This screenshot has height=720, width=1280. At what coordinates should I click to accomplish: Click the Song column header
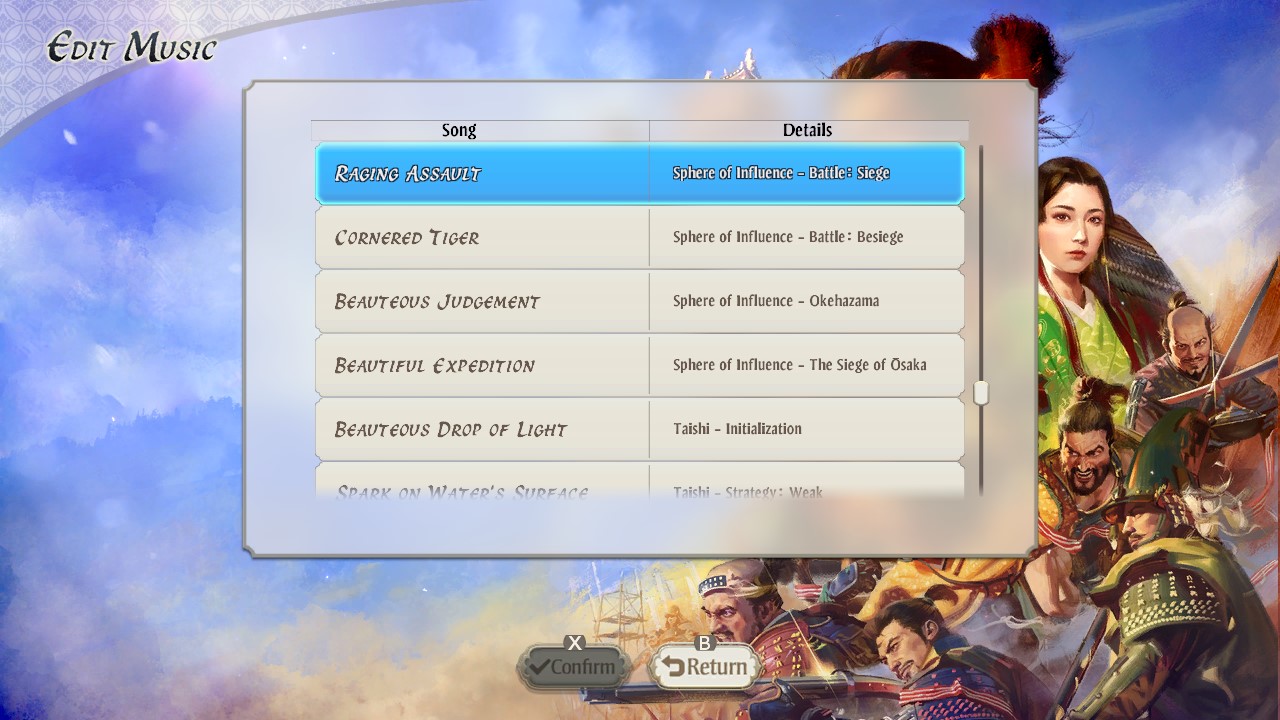tap(460, 129)
